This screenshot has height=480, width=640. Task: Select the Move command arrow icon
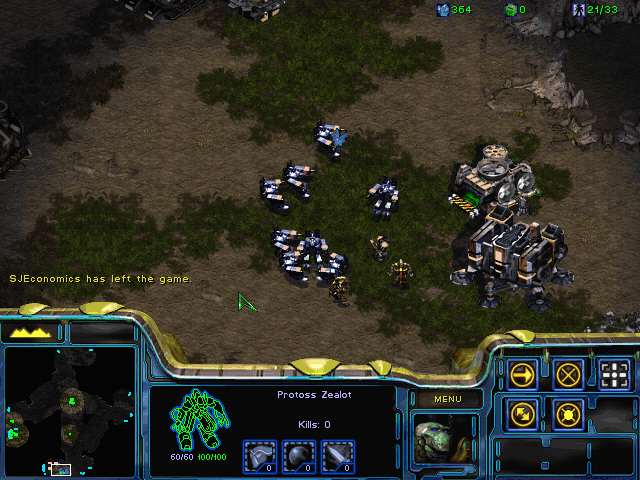pyautogui.click(x=522, y=374)
